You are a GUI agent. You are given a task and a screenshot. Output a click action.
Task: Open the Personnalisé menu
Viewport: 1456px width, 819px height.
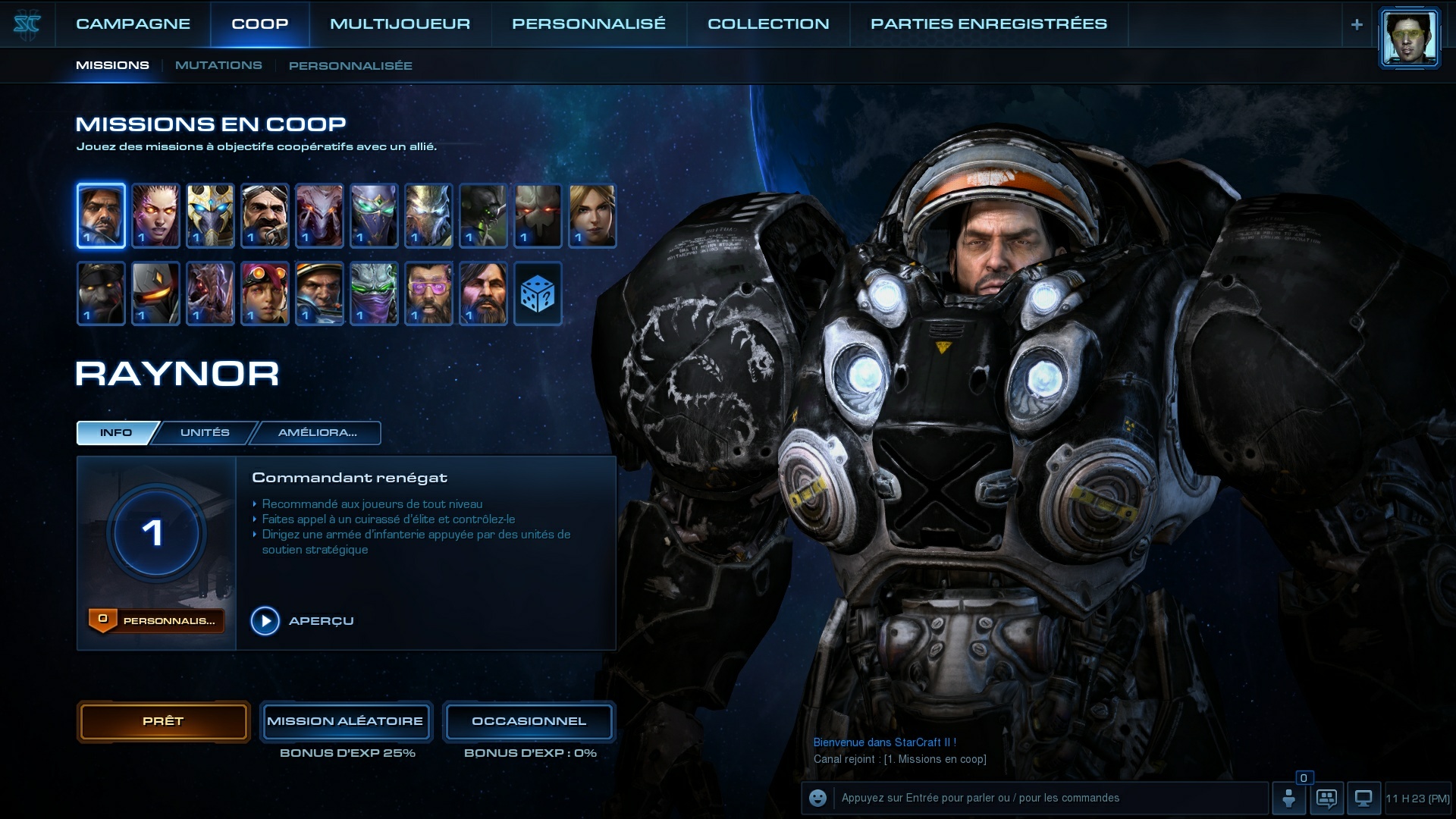click(588, 24)
